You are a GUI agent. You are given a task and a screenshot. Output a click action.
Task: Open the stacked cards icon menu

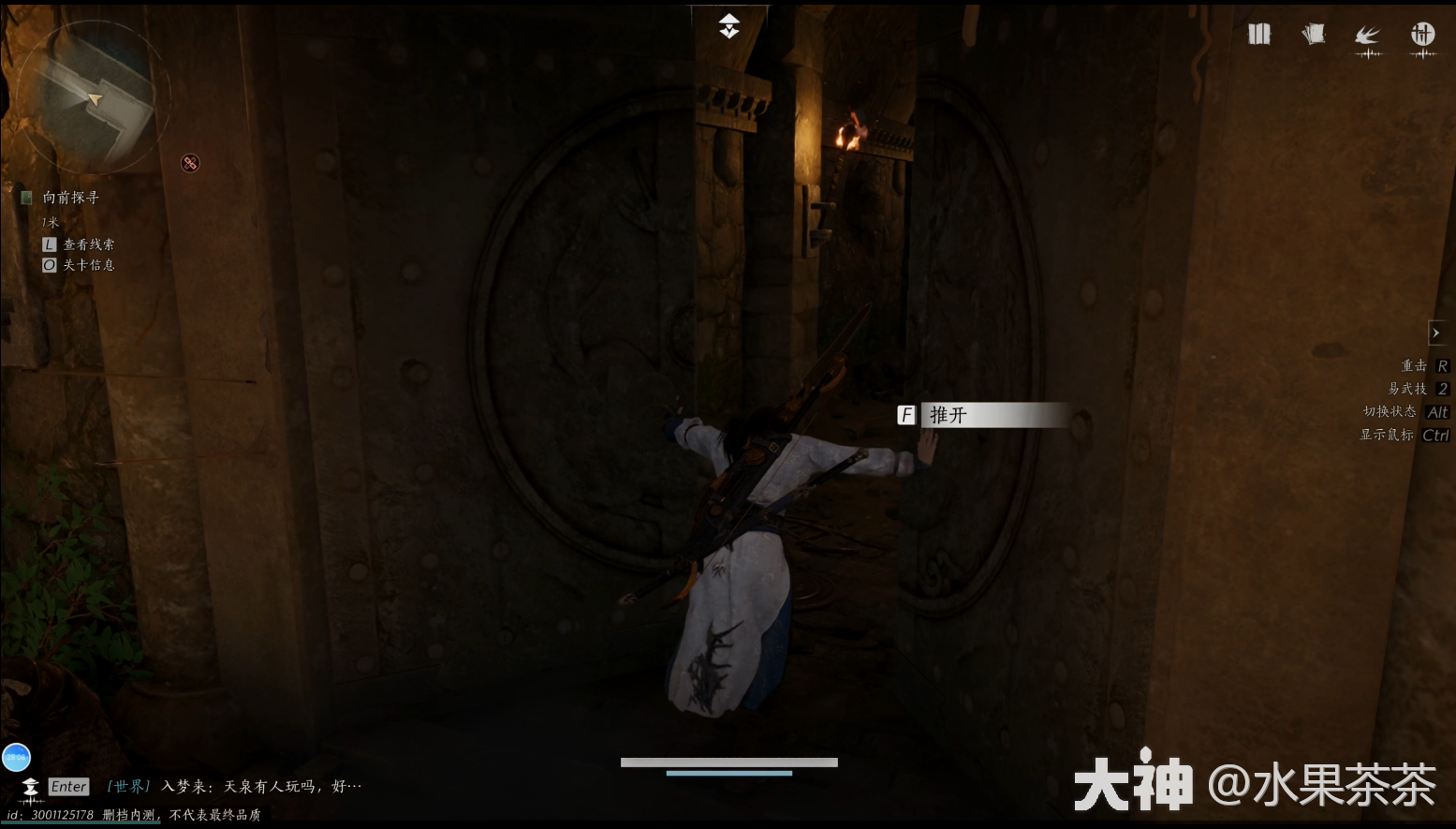coord(1314,35)
